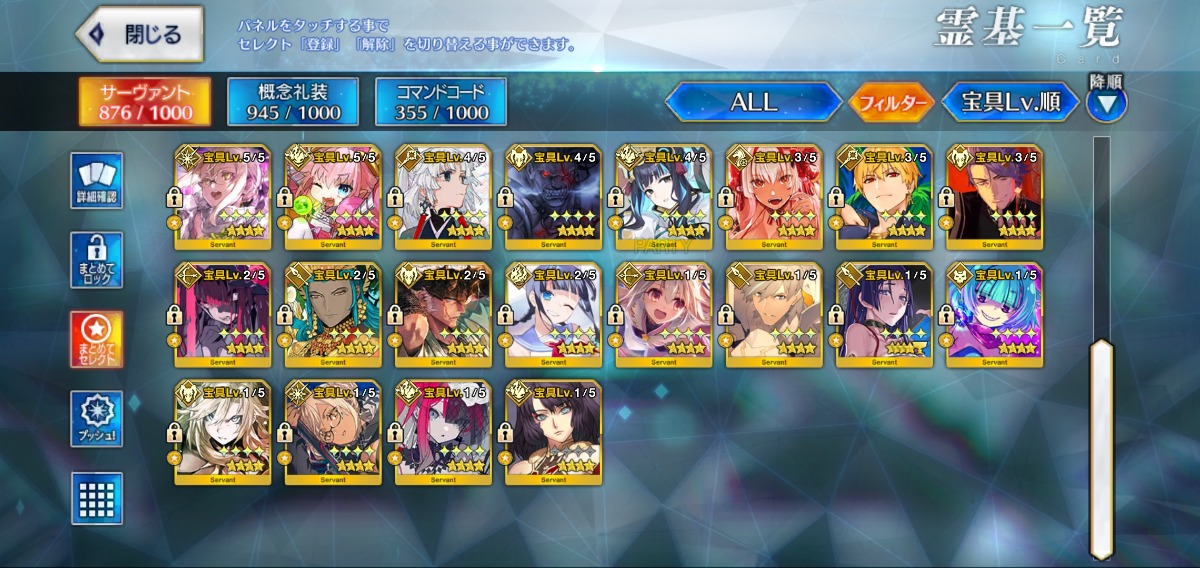Activate the まとめてセレクト bulk select button
The width and height of the screenshot is (1200, 568).
tap(97, 340)
